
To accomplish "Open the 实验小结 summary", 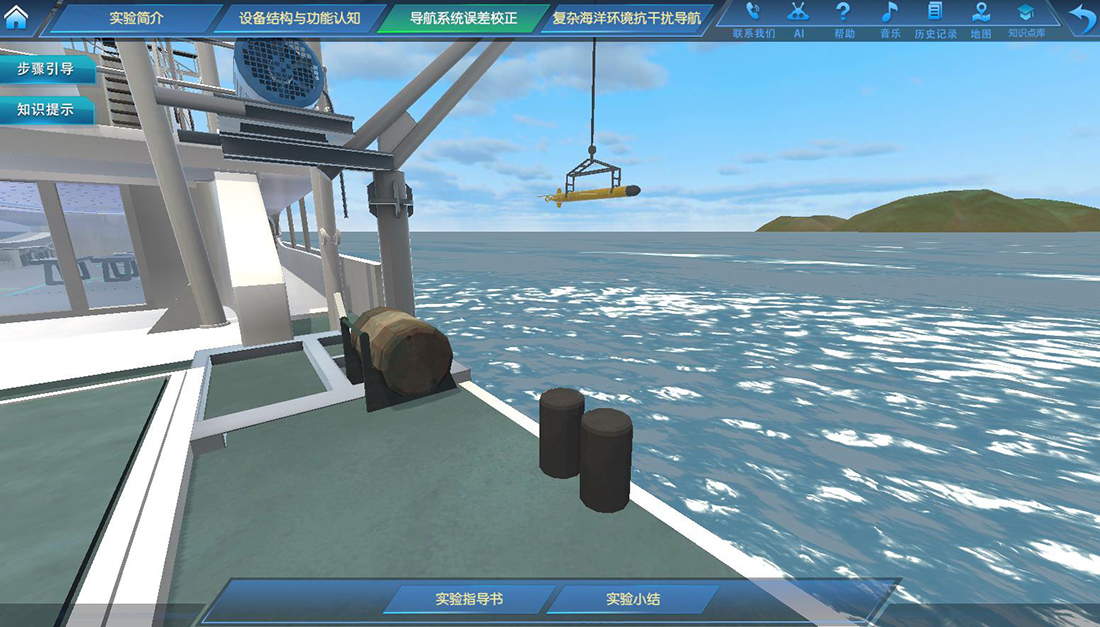I will [633, 600].
